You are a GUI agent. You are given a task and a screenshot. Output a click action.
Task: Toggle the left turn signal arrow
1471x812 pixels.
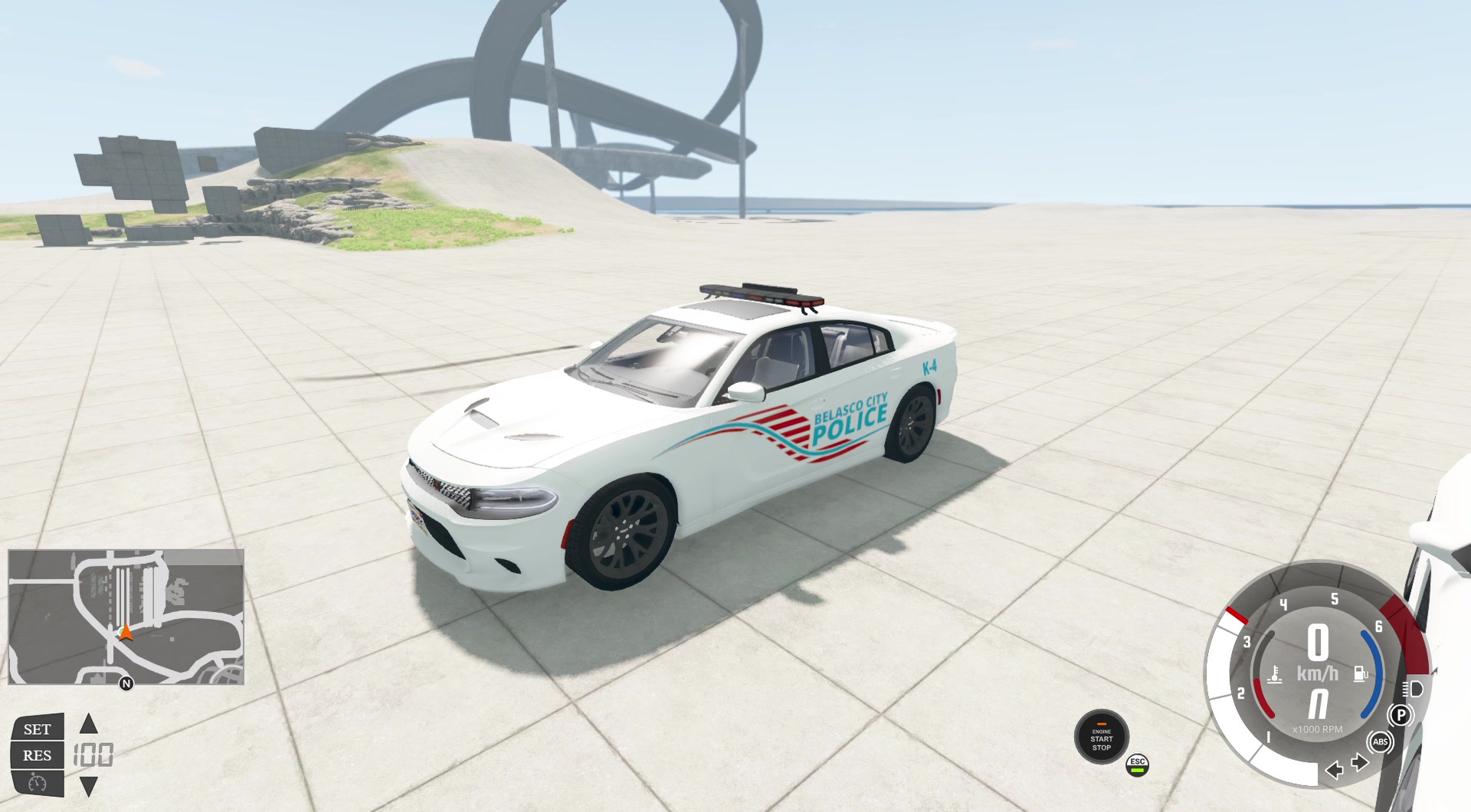[x=1335, y=771]
